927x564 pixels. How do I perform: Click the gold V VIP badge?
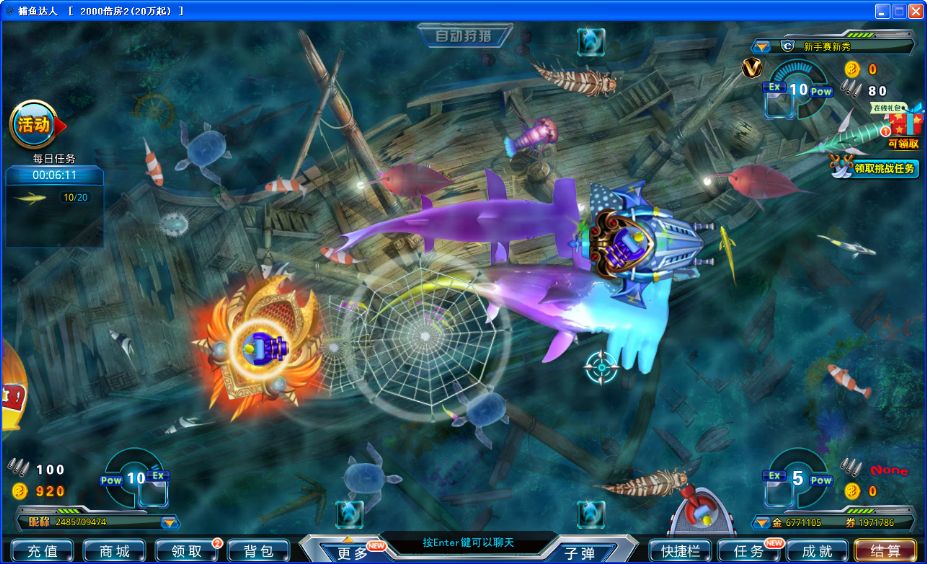(x=751, y=68)
